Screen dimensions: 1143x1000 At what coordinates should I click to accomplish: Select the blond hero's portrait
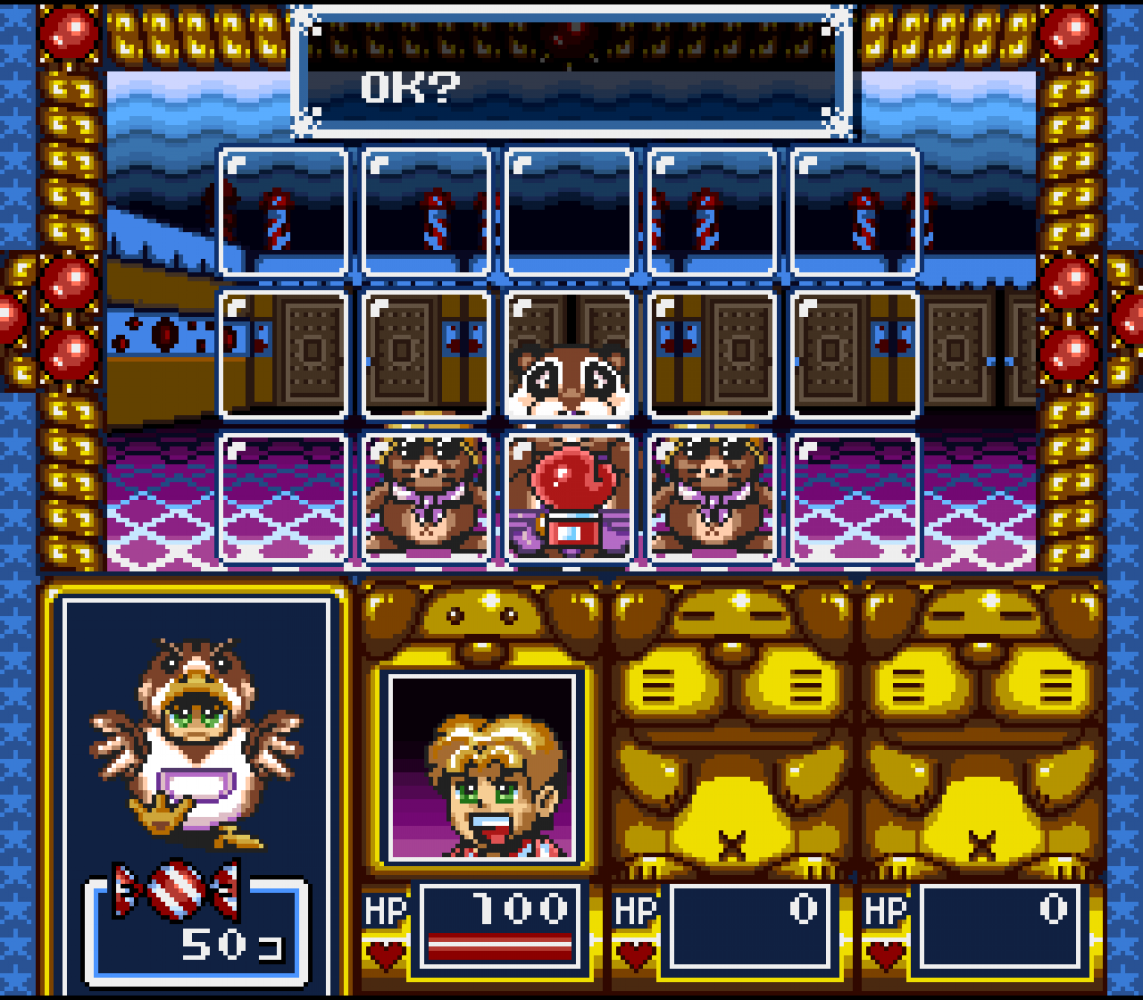coord(483,768)
